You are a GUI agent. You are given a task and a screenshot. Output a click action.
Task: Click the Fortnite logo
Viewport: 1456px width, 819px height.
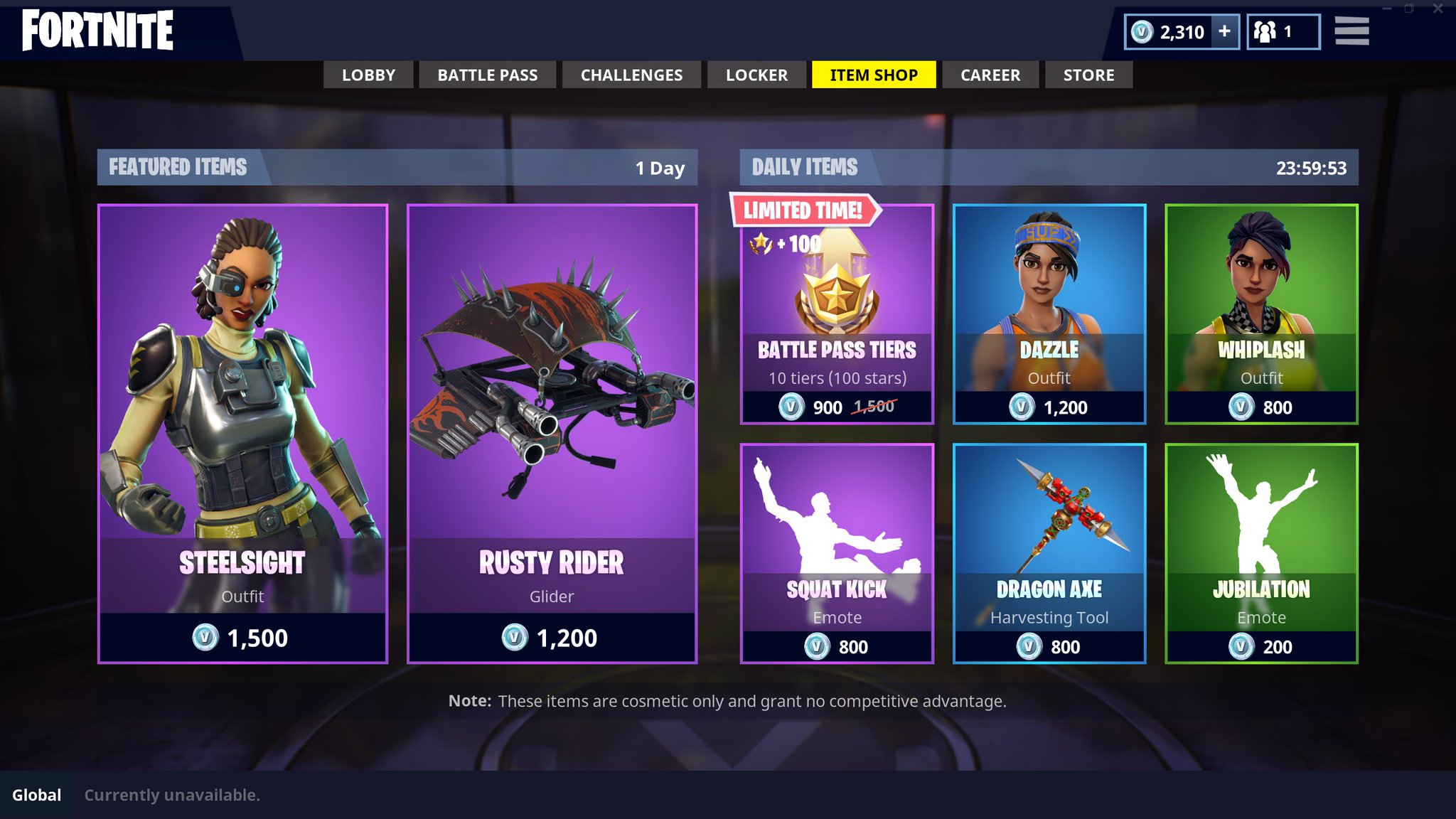point(97,30)
